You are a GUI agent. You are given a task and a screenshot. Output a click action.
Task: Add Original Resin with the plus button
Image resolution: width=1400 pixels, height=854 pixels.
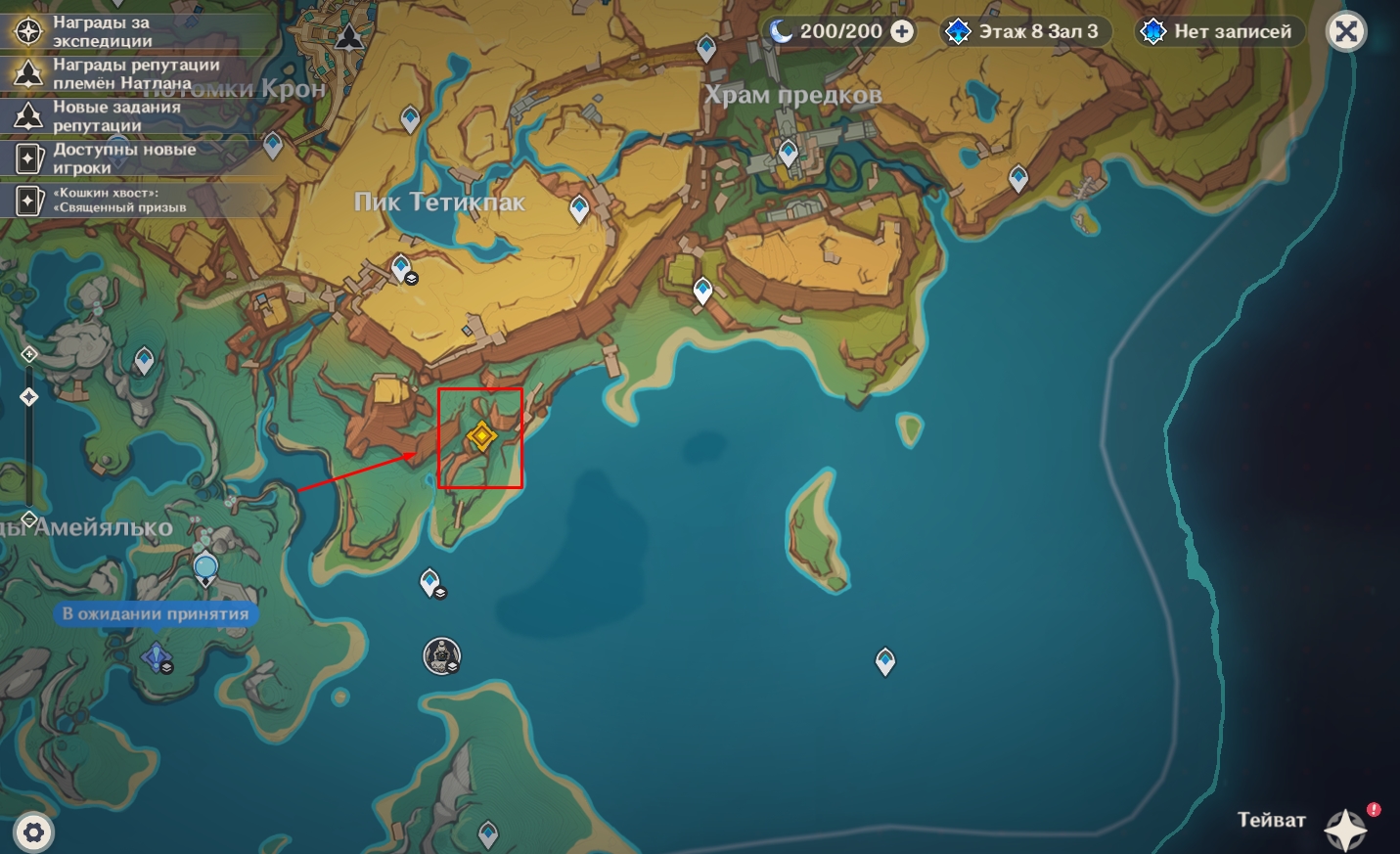coord(902,31)
